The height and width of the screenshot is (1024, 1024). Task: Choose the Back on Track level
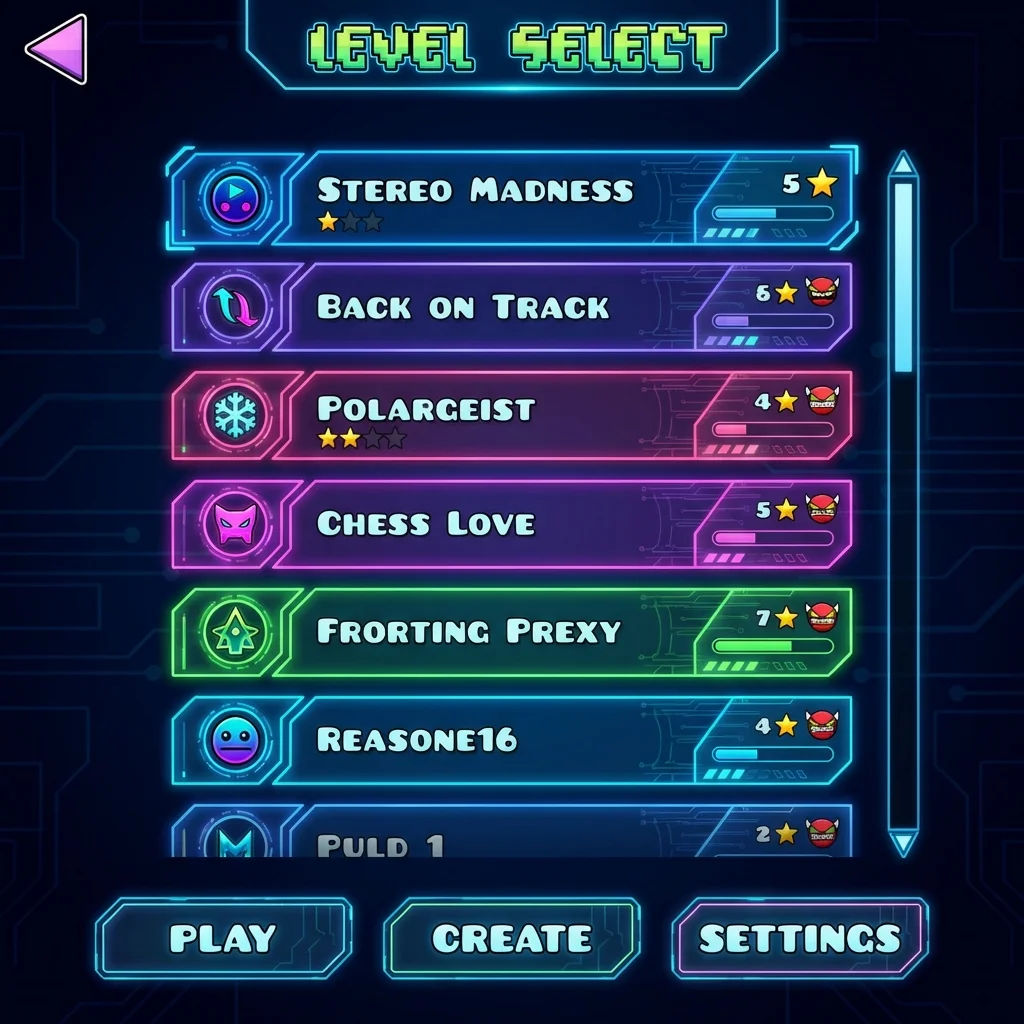pyautogui.click(x=462, y=307)
